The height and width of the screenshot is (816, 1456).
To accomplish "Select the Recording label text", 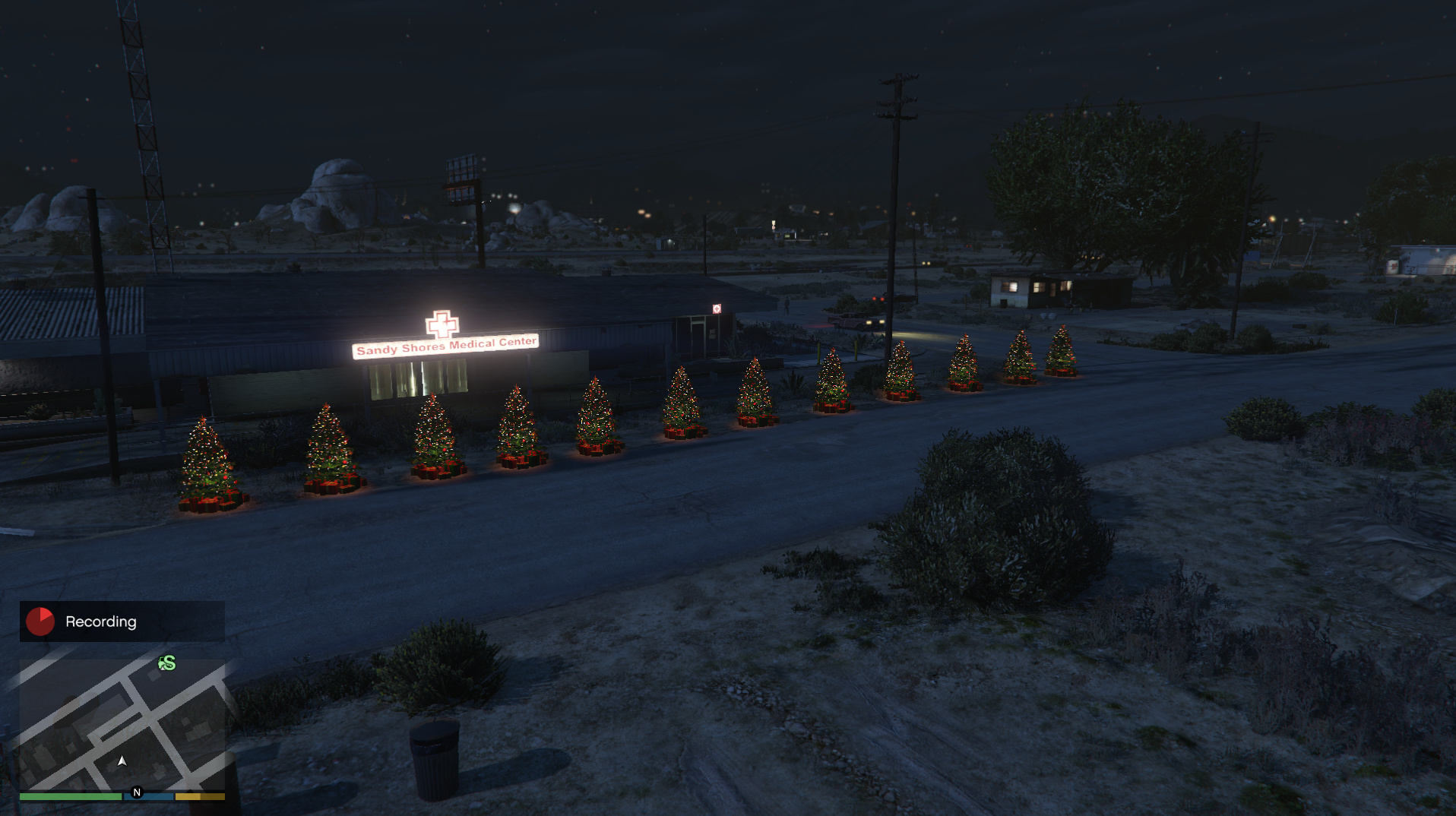I will (102, 621).
